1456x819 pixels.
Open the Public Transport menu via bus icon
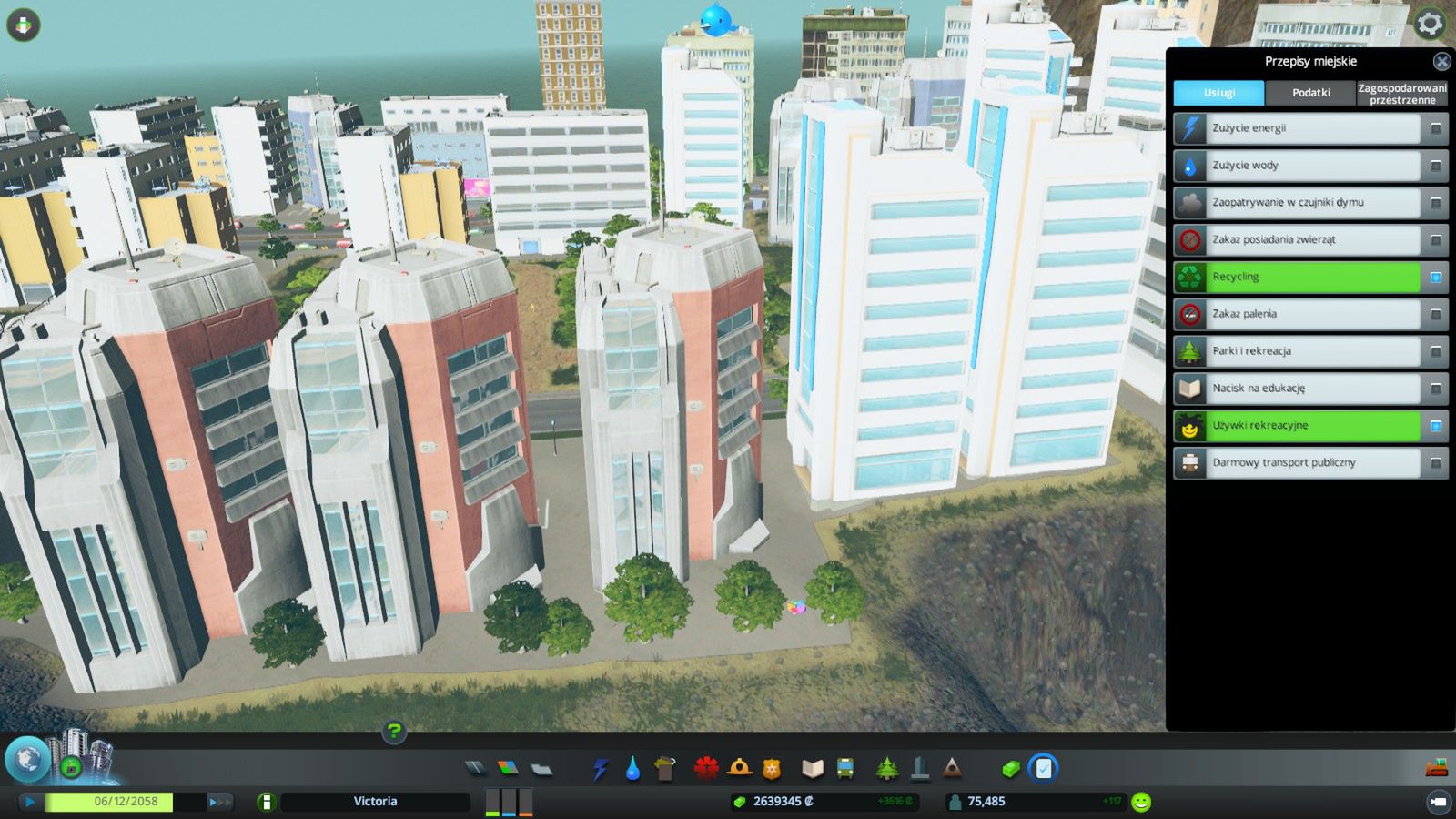click(x=844, y=770)
